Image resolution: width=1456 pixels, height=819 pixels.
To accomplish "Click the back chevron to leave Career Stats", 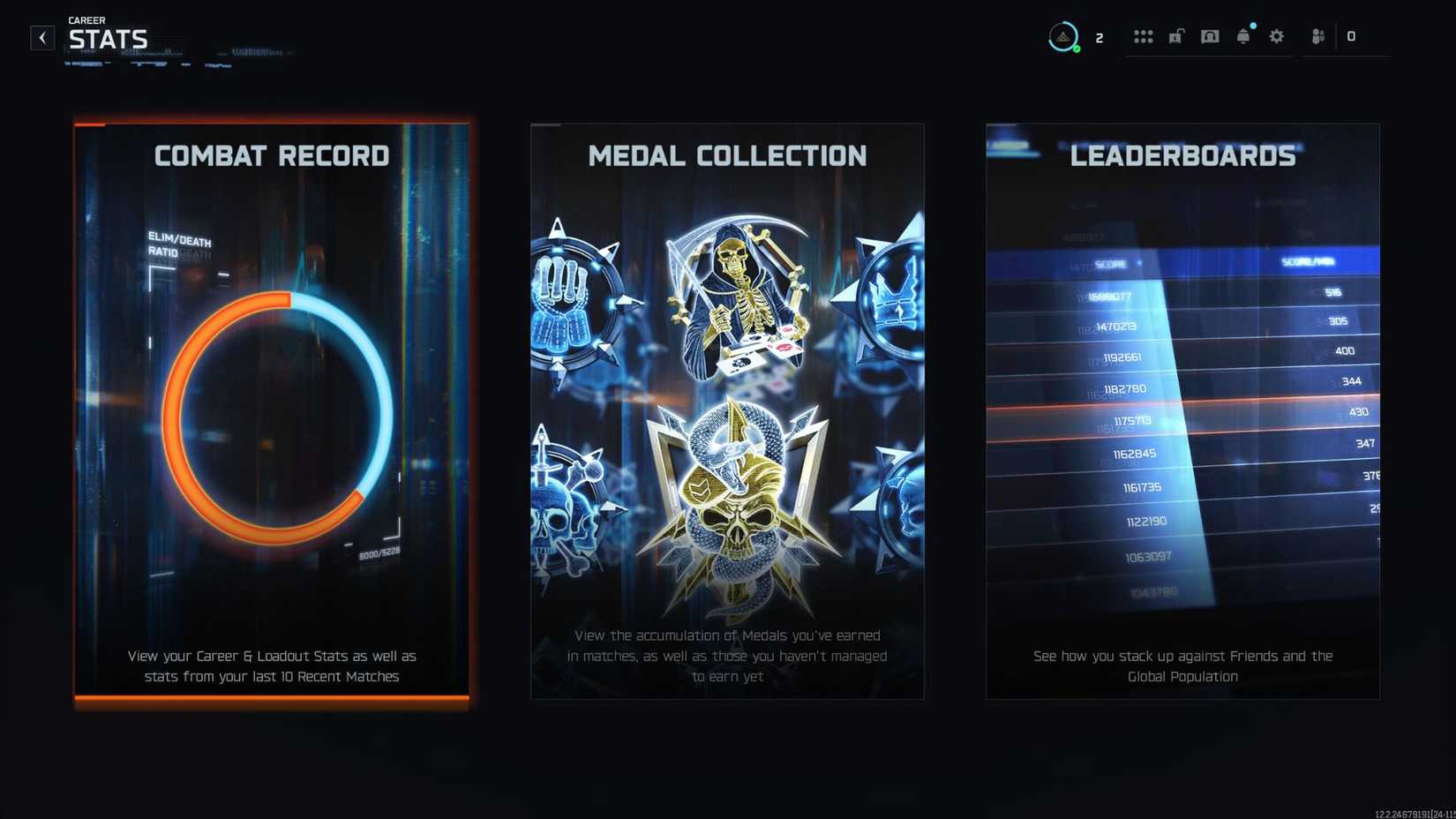I will [41, 37].
